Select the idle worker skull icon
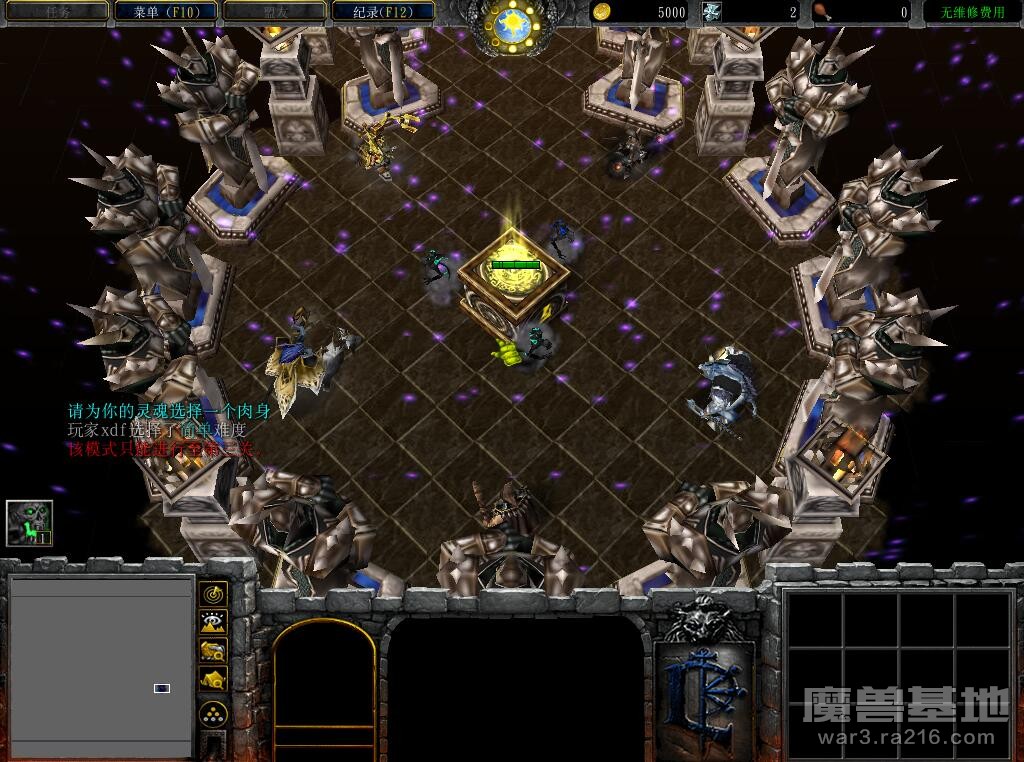Image resolution: width=1024 pixels, height=762 pixels. point(29,523)
